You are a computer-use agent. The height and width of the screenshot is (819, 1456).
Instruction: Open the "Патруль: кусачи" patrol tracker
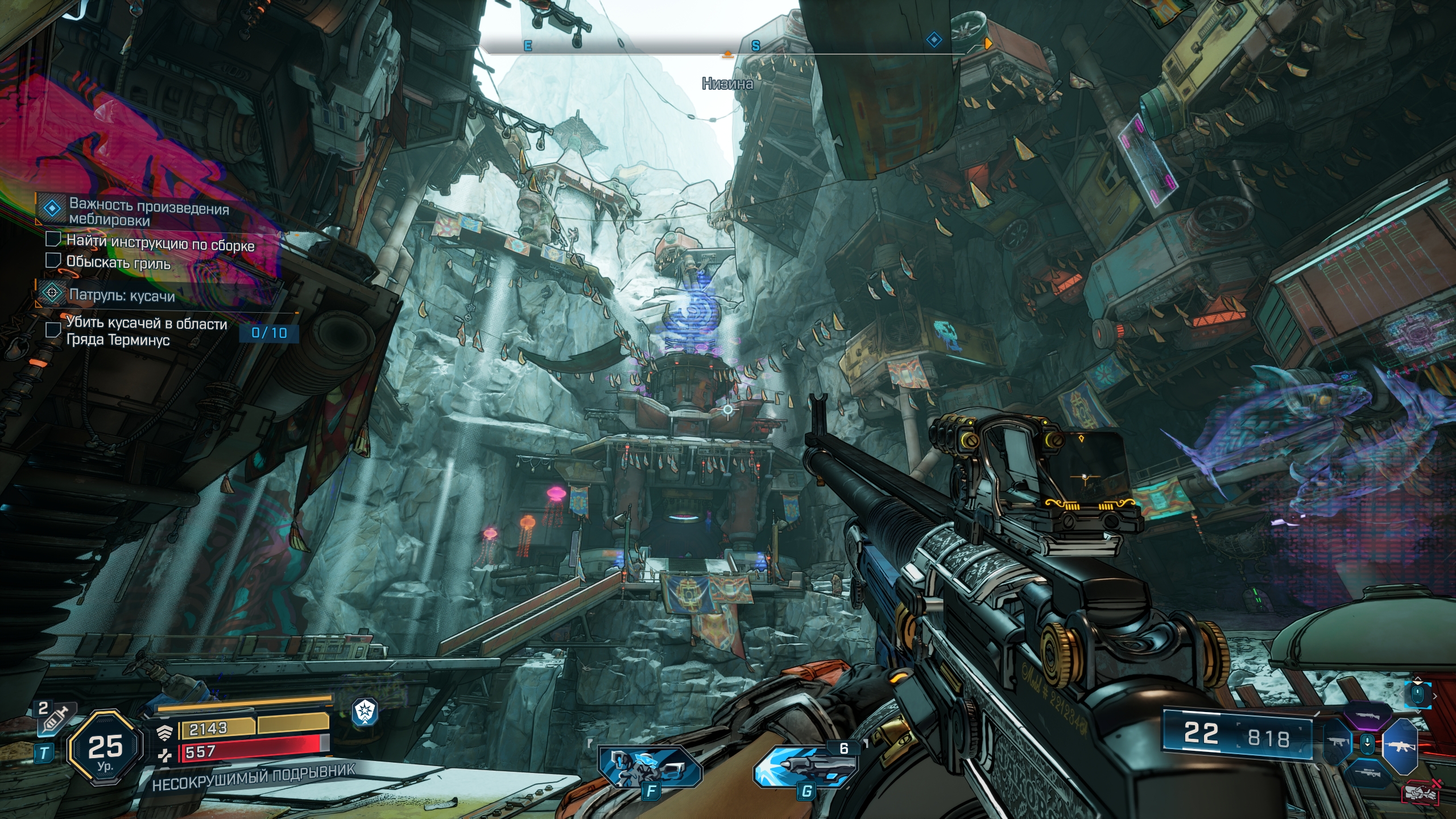pos(122,295)
